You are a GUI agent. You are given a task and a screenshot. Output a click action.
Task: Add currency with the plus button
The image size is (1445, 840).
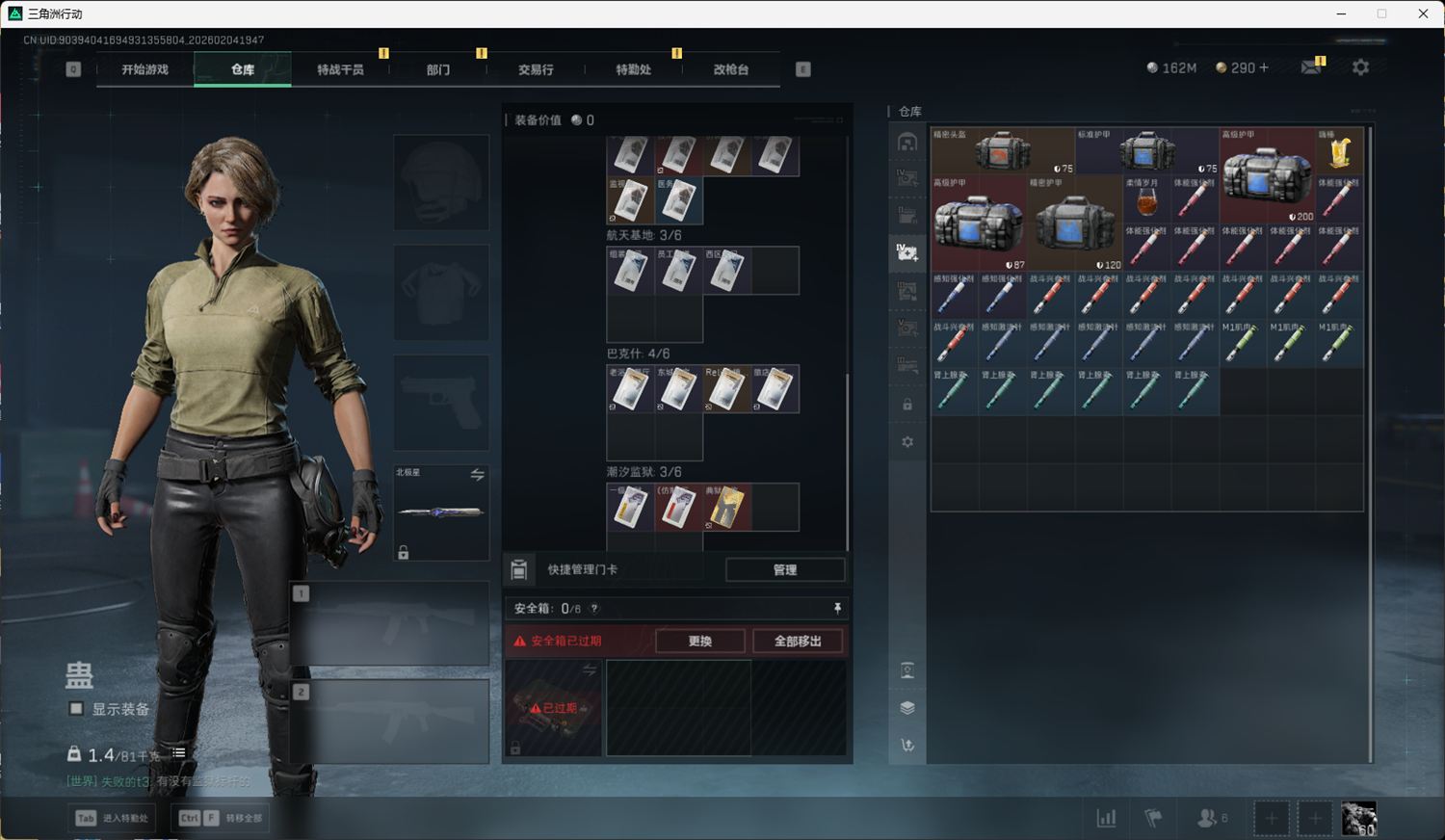(1264, 67)
